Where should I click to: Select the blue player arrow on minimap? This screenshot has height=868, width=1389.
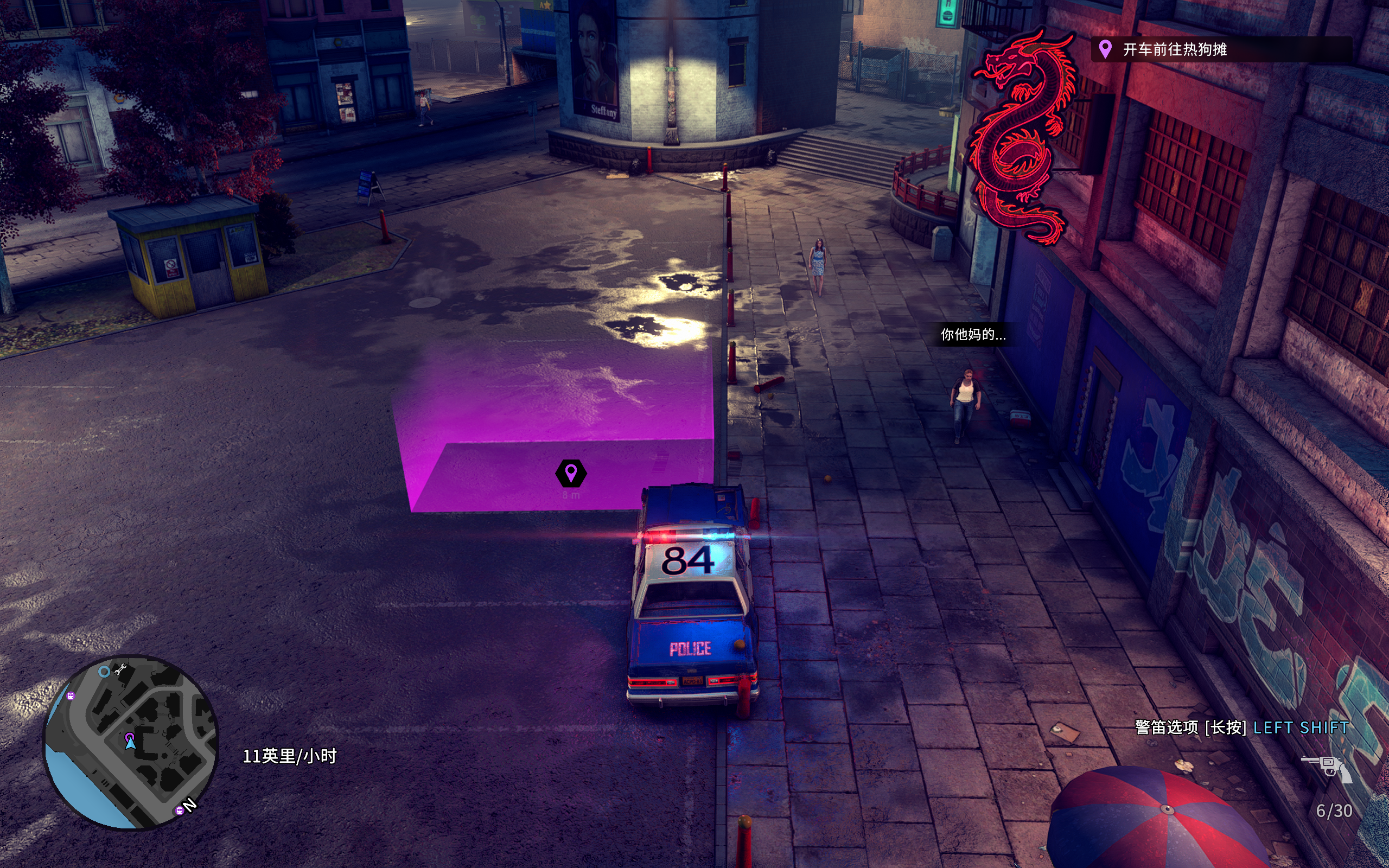click(130, 743)
